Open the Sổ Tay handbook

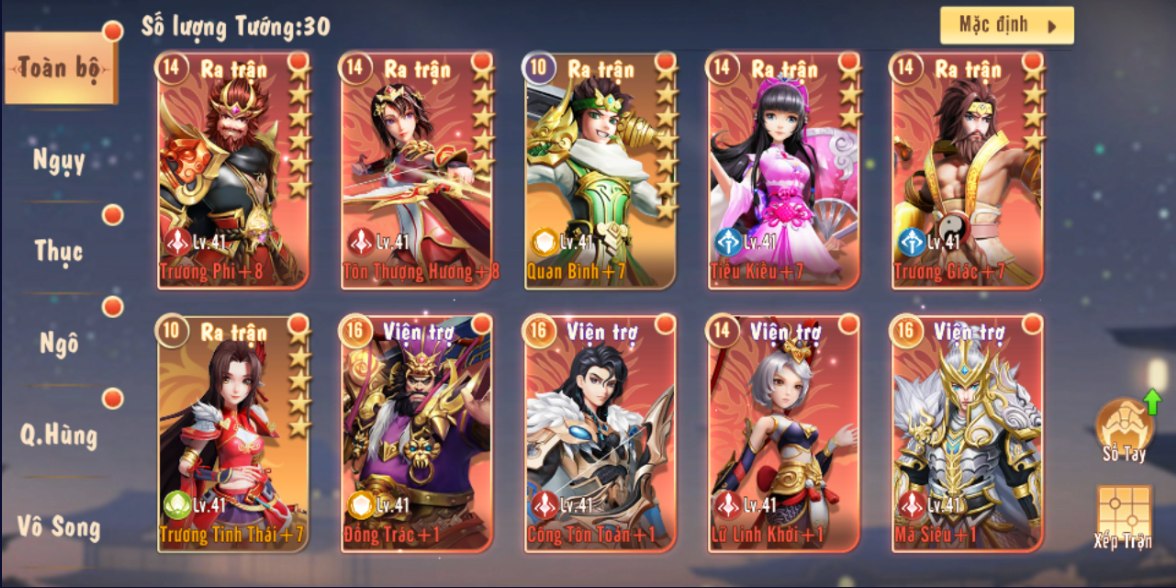(x=1124, y=430)
